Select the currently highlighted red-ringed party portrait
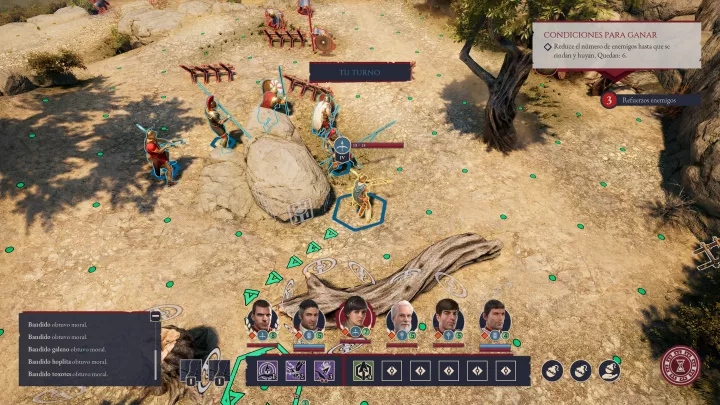 [x=355, y=315]
